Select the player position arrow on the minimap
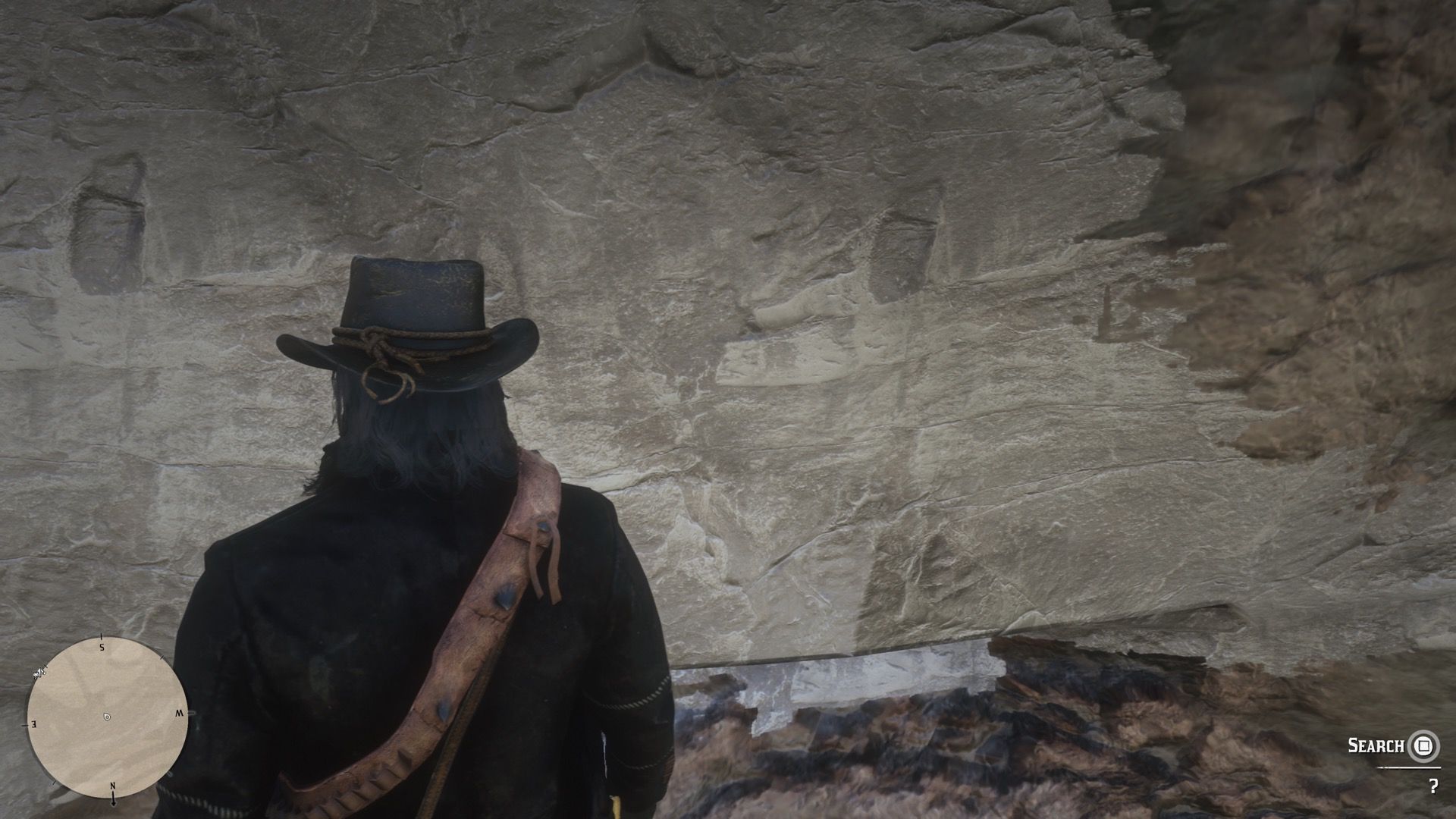1456x819 pixels. coord(107,716)
